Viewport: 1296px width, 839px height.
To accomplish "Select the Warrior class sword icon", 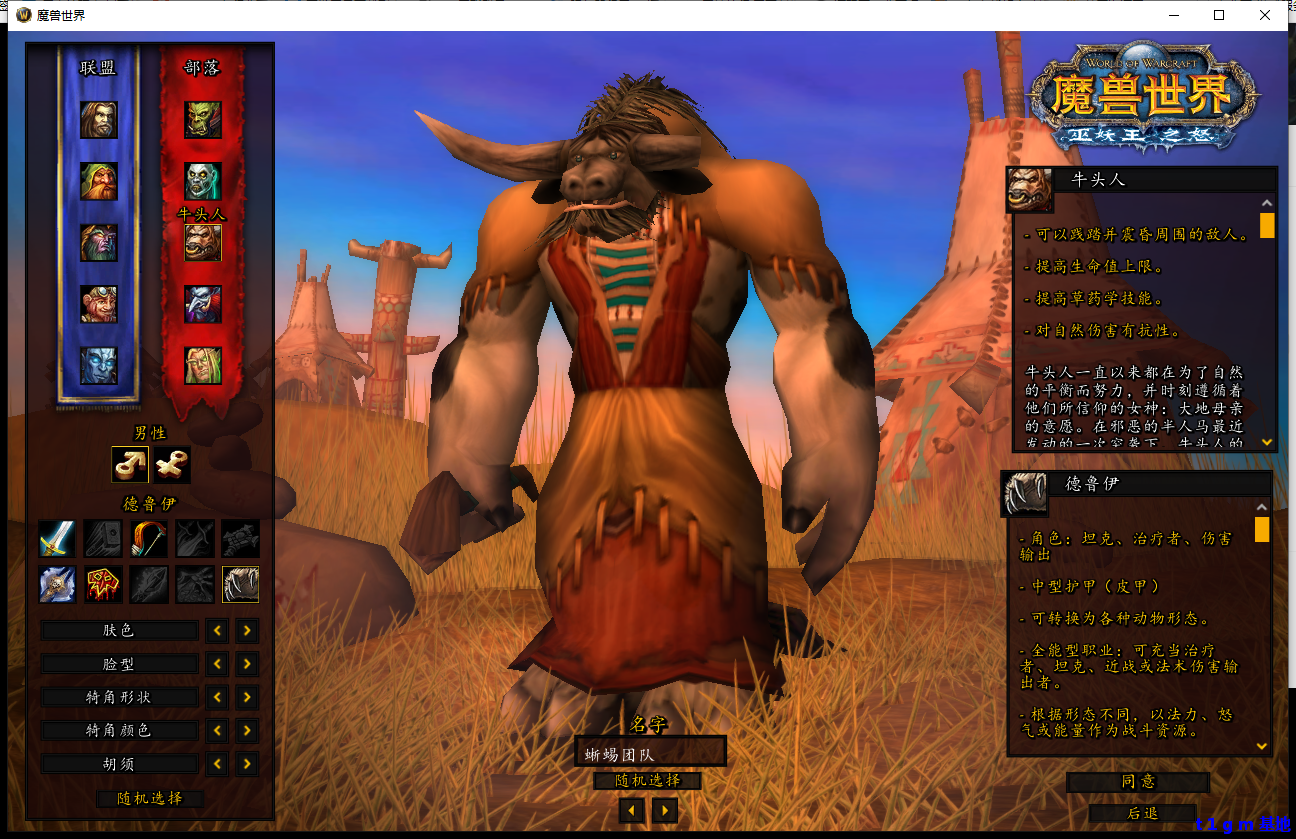I will [x=57, y=539].
